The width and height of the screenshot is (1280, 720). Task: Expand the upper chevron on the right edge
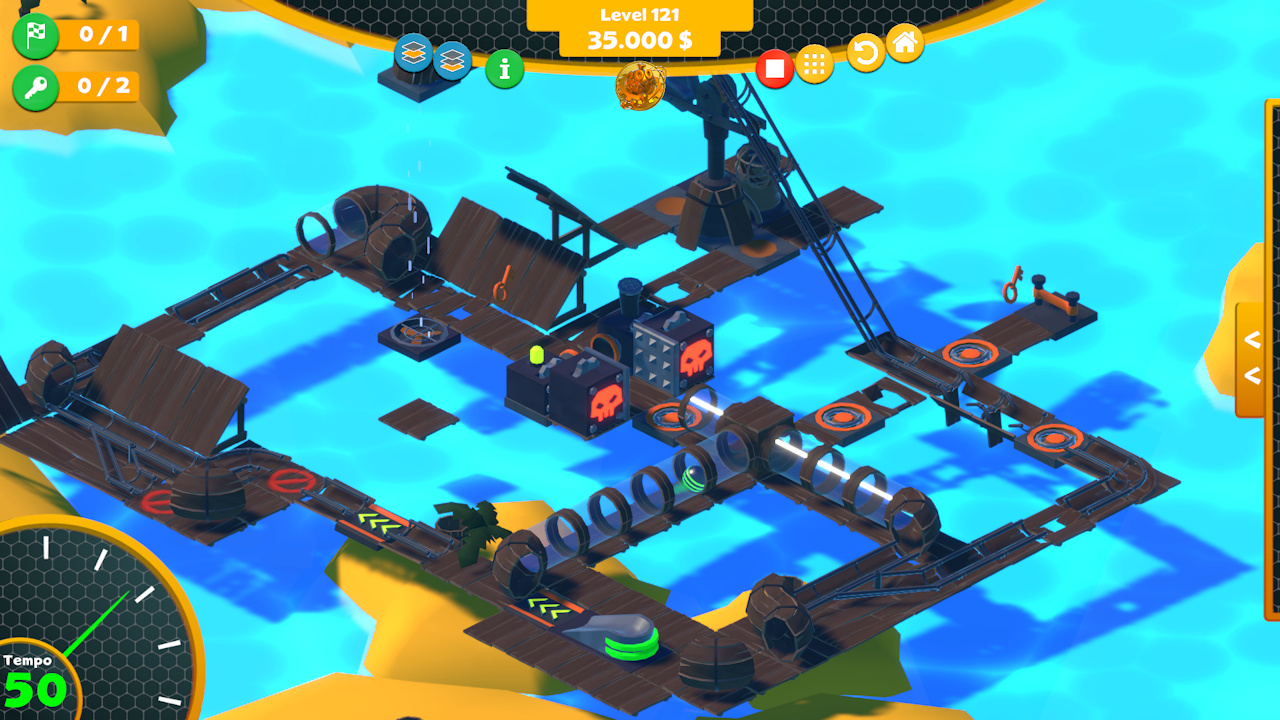tap(1253, 339)
